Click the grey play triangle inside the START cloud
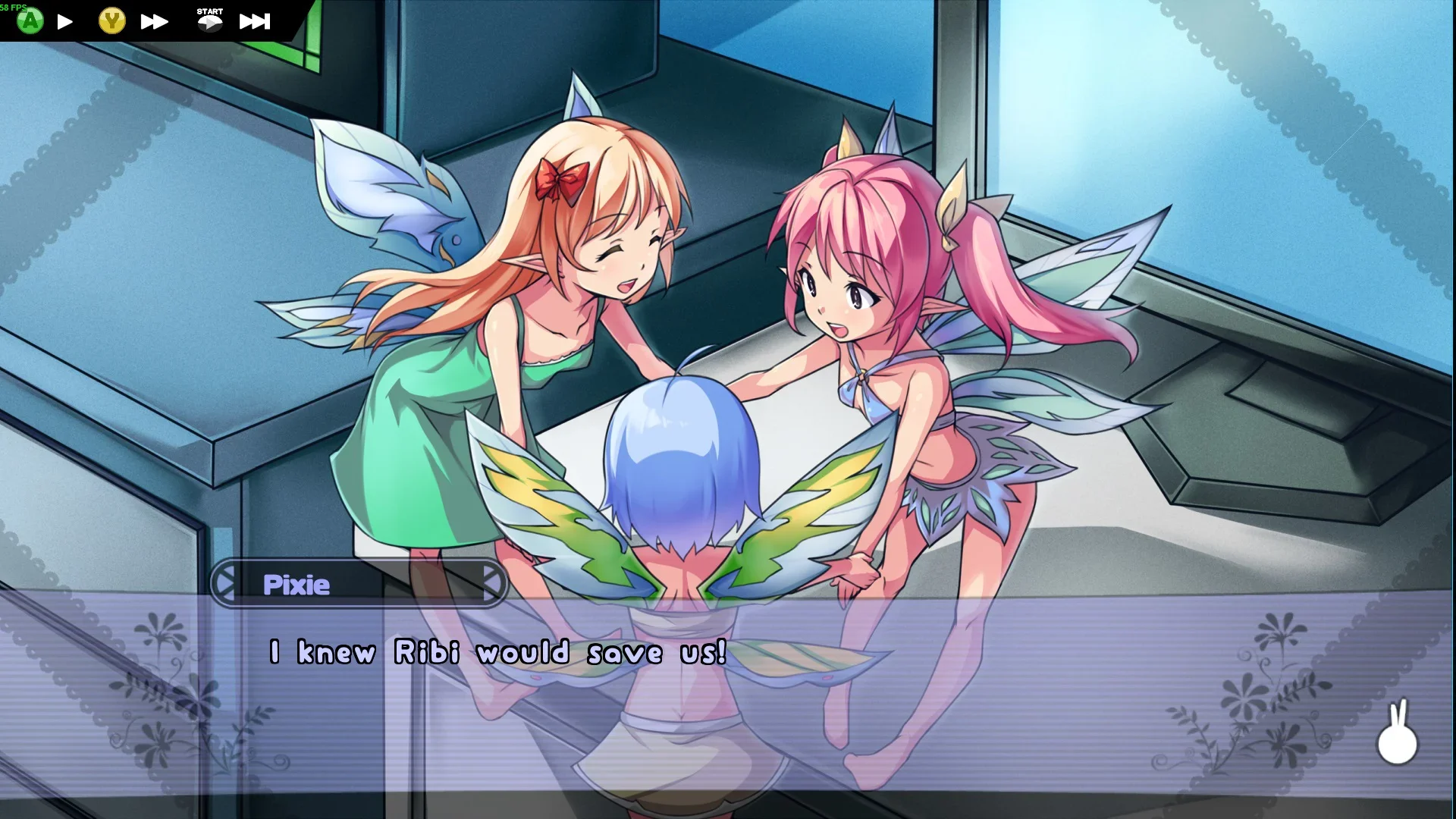Image resolution: width=1456 pixels, height=819 pixels. point(211,24)
